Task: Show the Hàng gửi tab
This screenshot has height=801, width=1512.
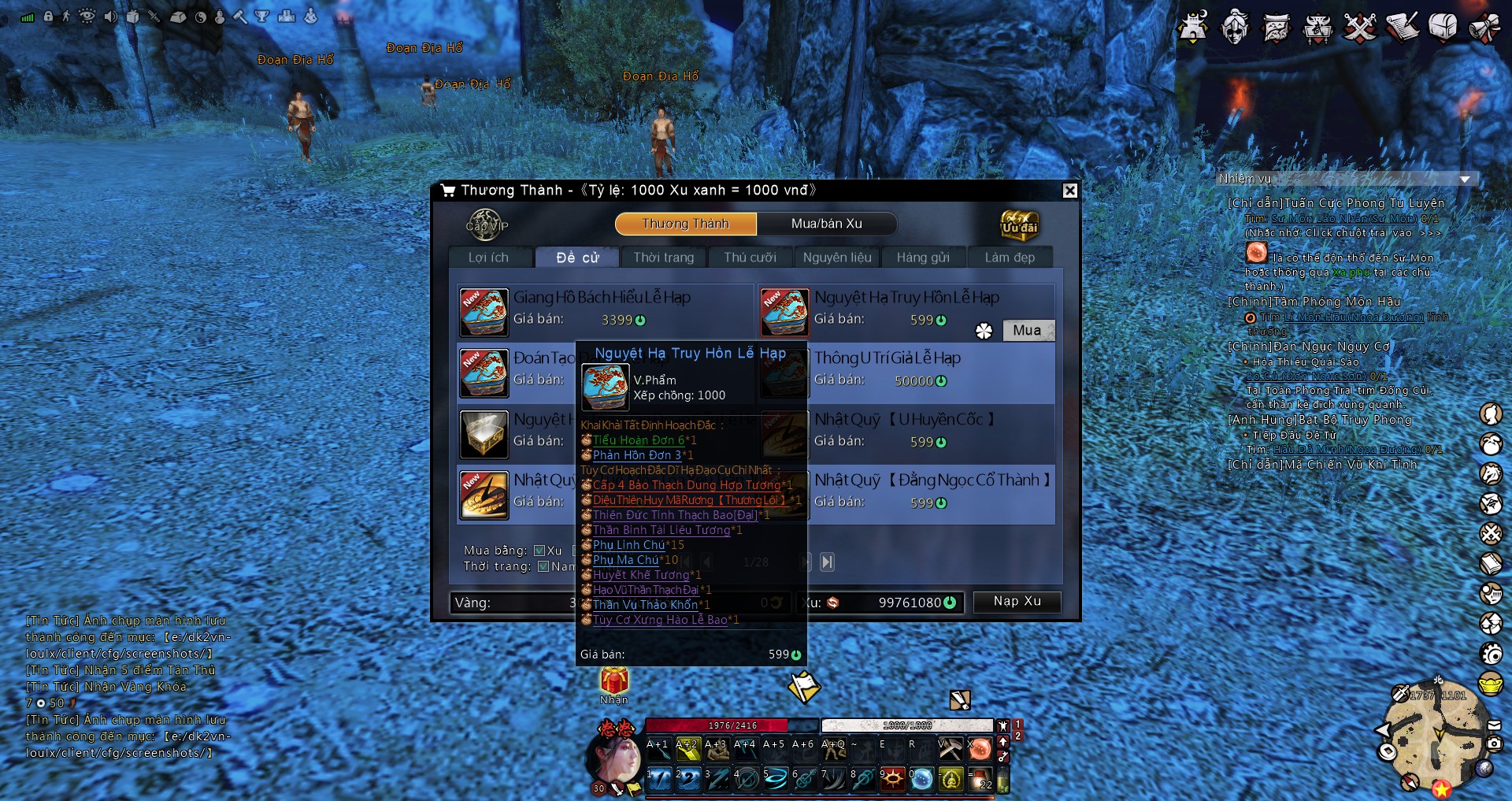Action: click(923, 258)
